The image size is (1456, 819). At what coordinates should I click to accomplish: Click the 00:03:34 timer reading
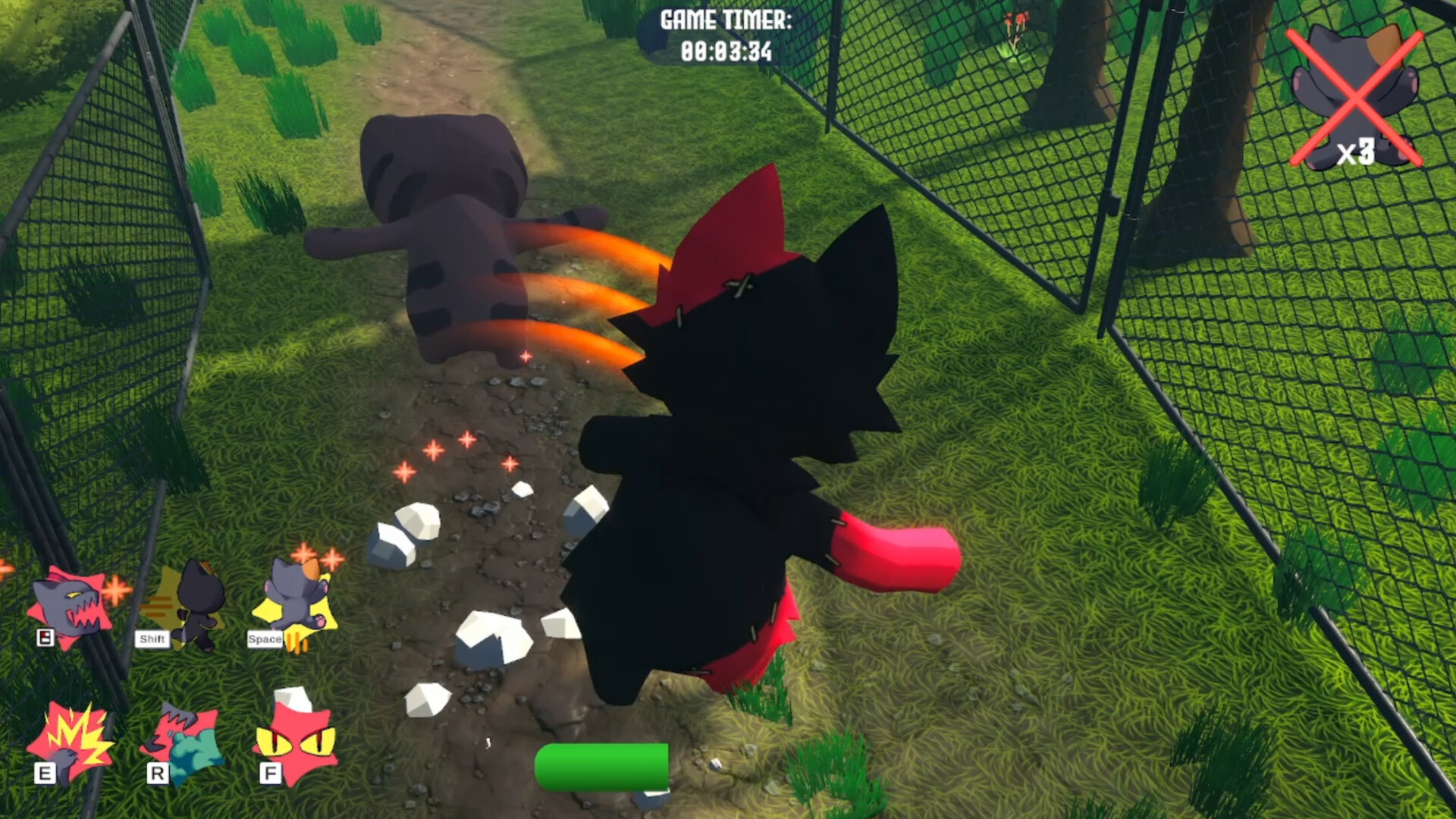coord(728,52)
